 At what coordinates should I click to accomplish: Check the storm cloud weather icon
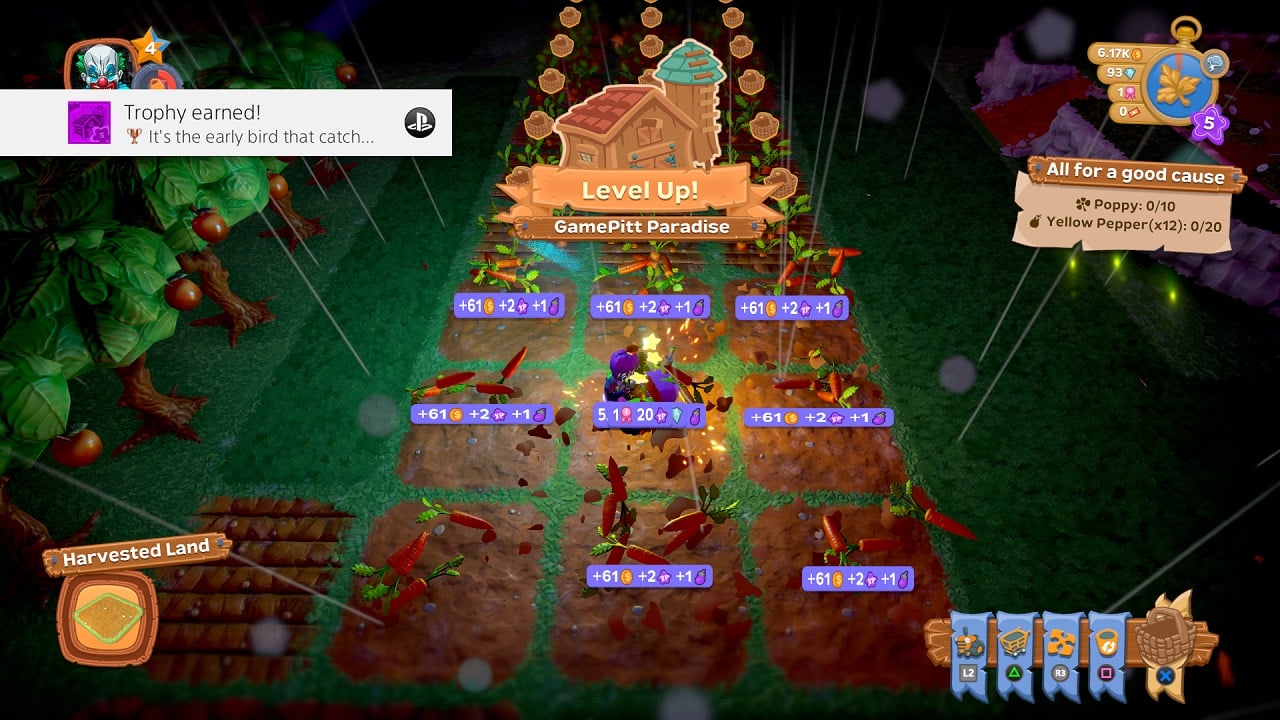(1216, 63)
